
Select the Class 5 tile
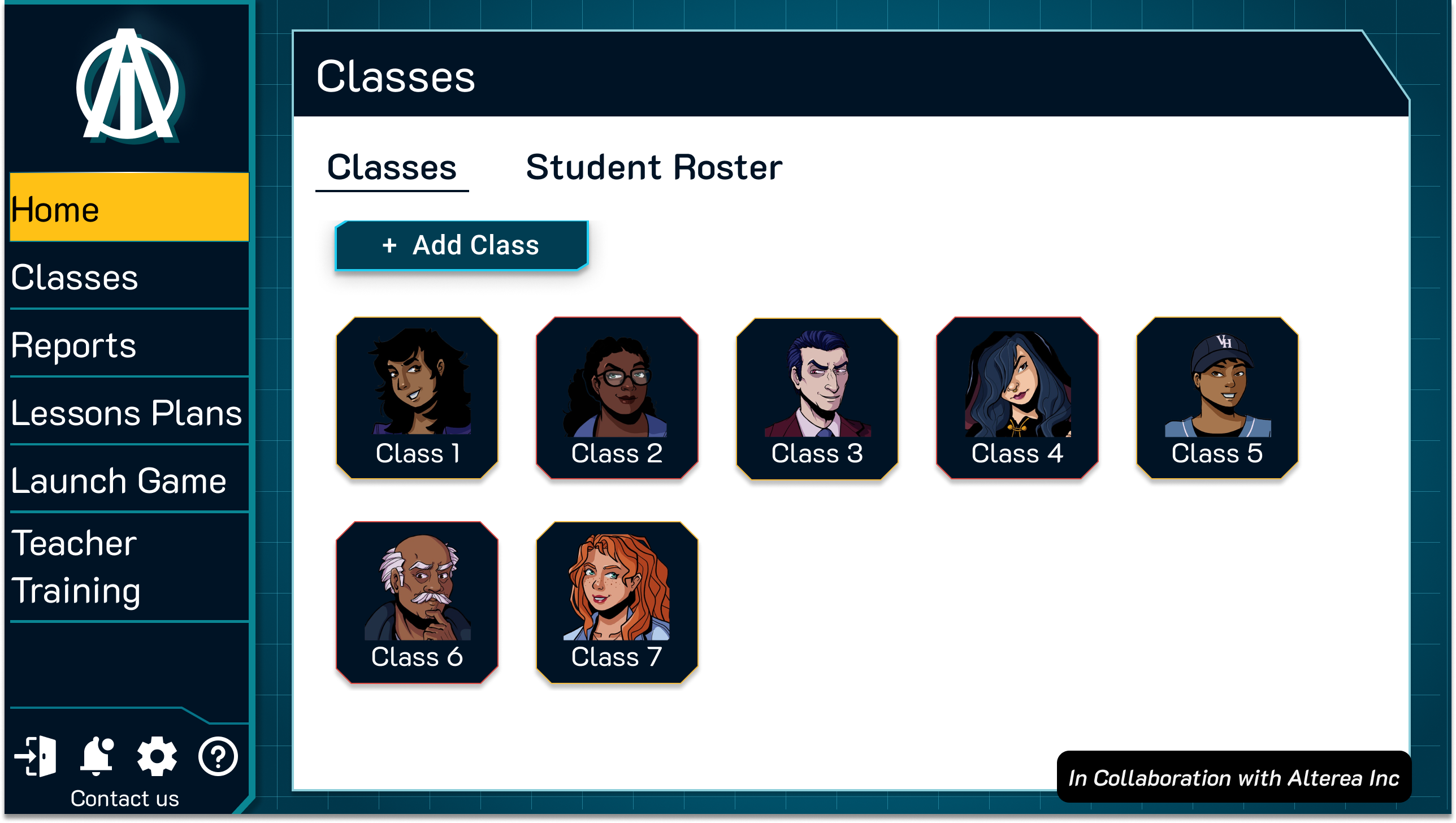point(1217,398)
